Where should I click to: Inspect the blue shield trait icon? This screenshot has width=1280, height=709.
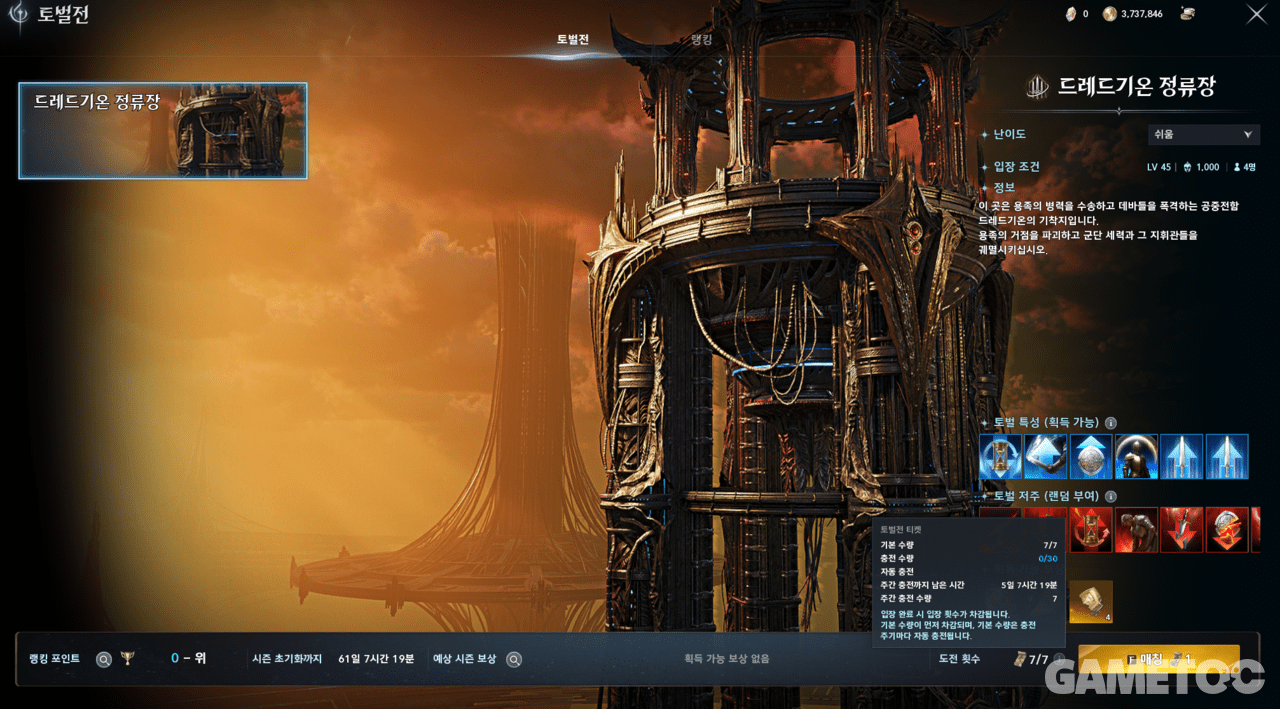[1091, 456]
